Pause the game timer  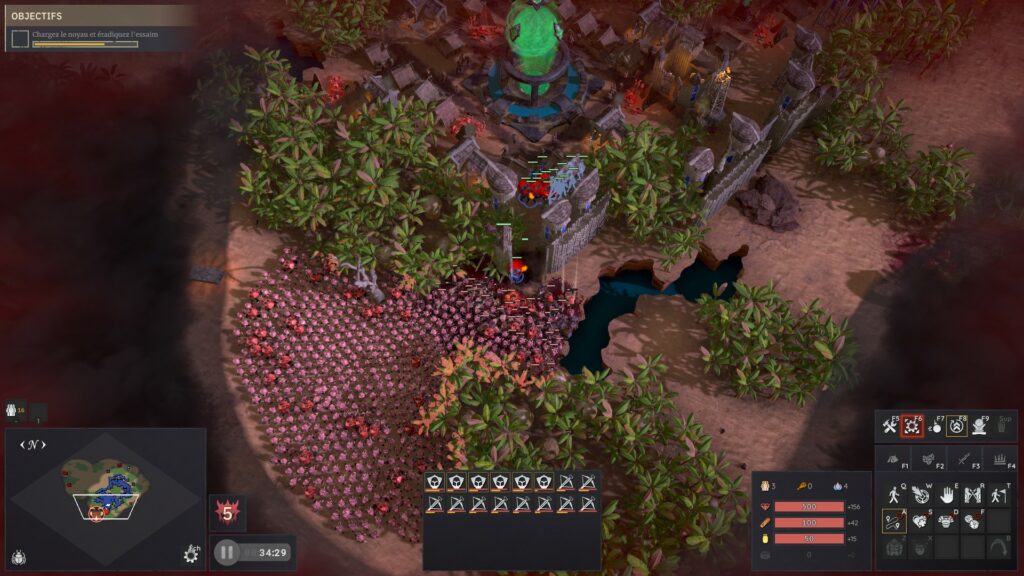tap(227, 552)
